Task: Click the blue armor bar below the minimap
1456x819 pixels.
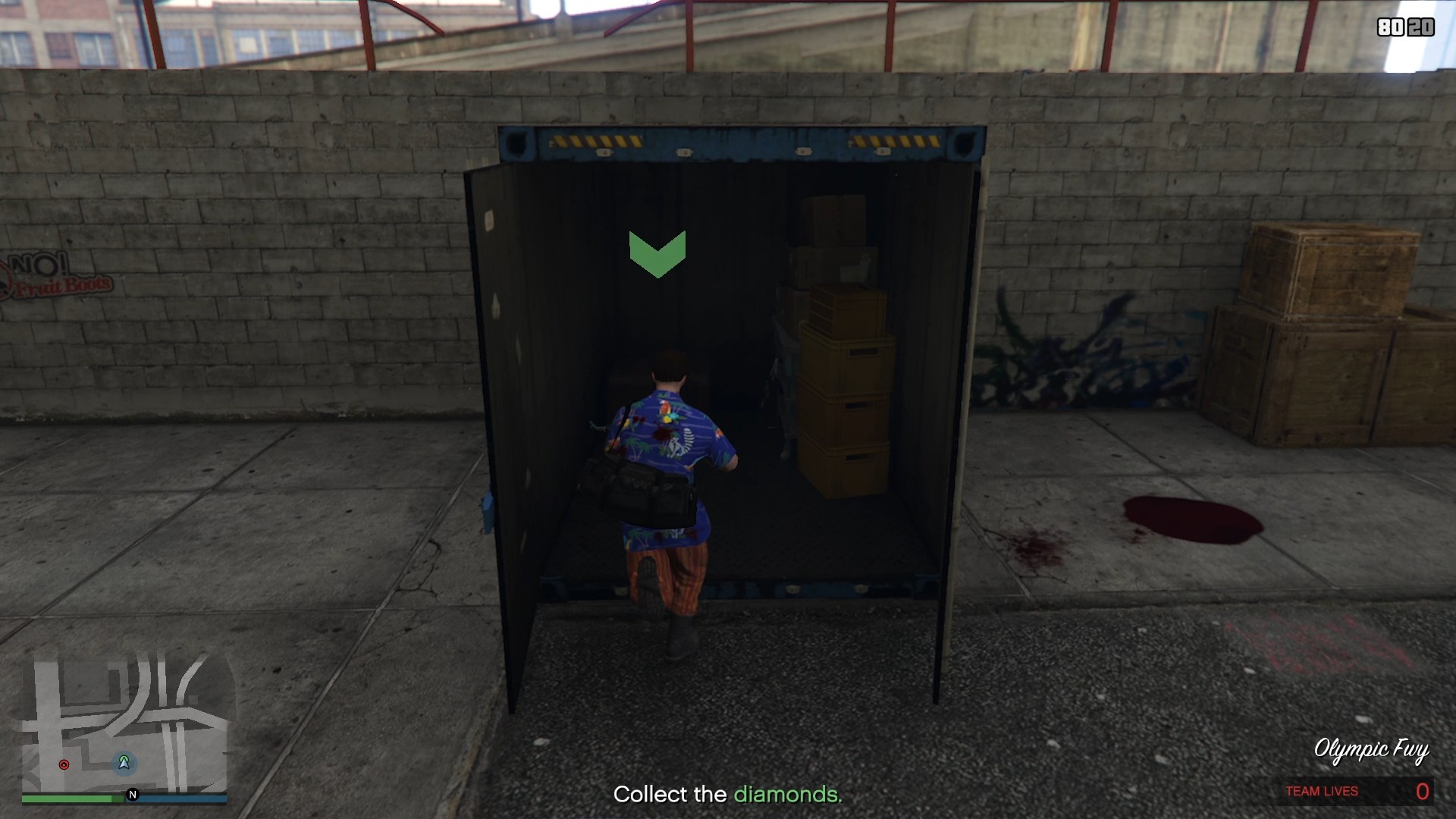Action: coord(182,797)
